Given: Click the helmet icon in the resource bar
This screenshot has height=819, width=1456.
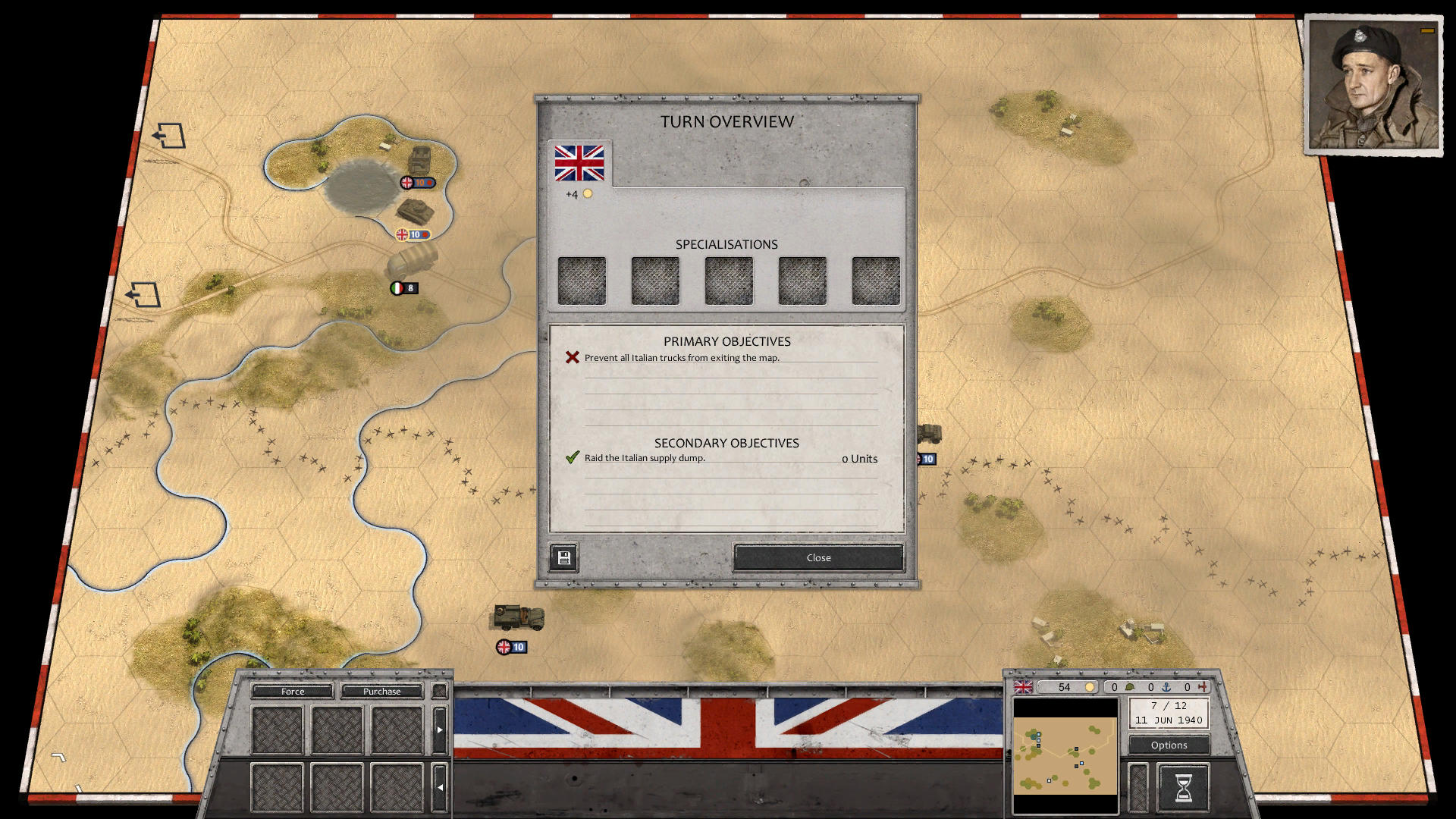Looking at the screenshot, I should click(1129, 688).
